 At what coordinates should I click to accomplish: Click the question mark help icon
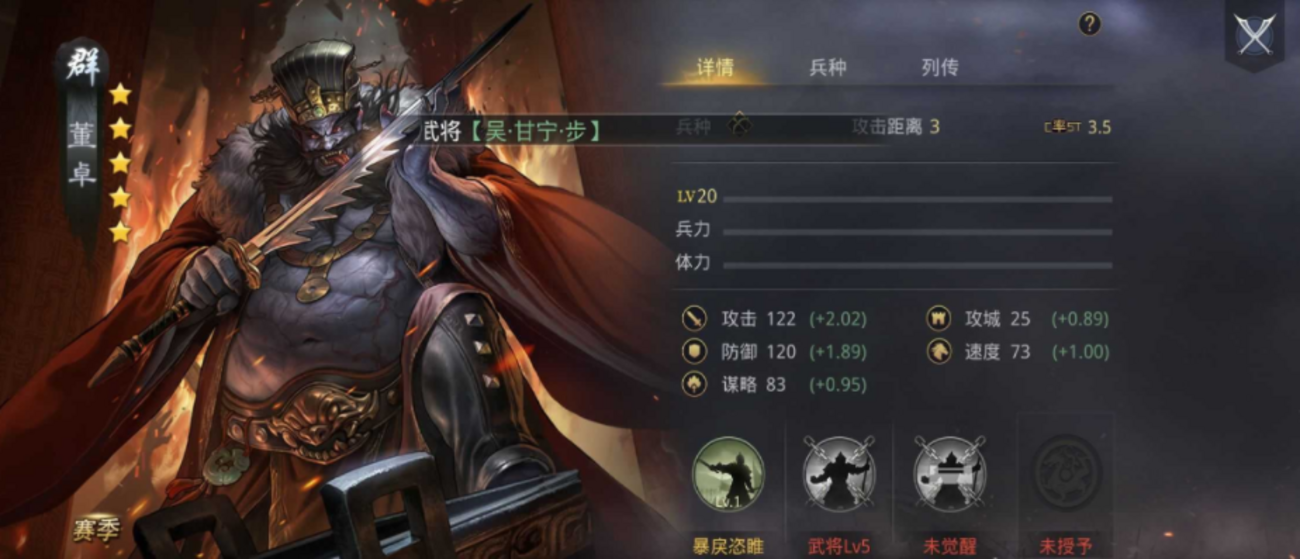pos(1090,25)
